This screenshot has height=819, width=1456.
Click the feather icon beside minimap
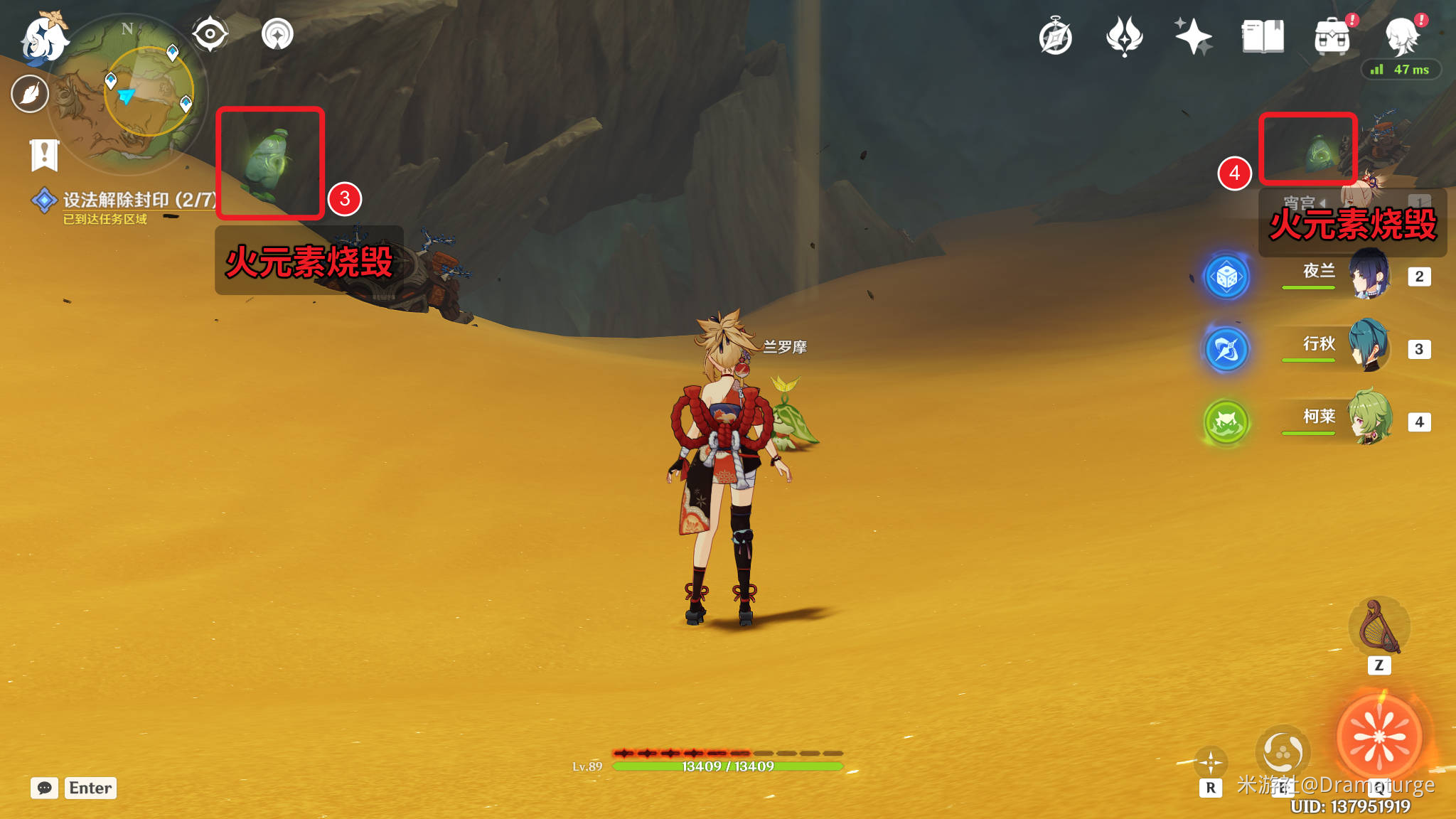[30, 93]
